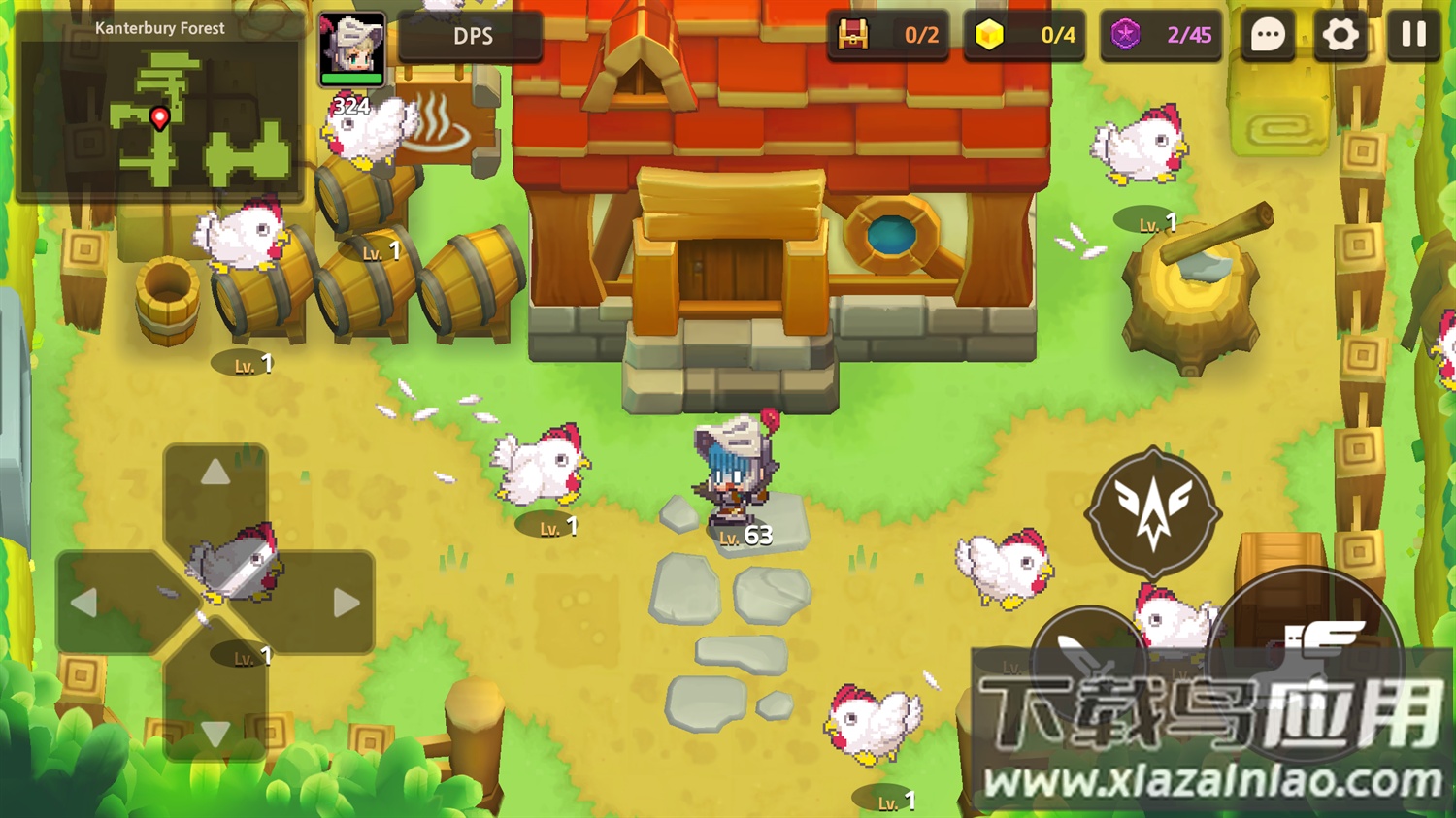Viewport: 1456px width, 818px height.
Task: Tap the treasure chest counter showing 0/2
Action: point(886,35)
